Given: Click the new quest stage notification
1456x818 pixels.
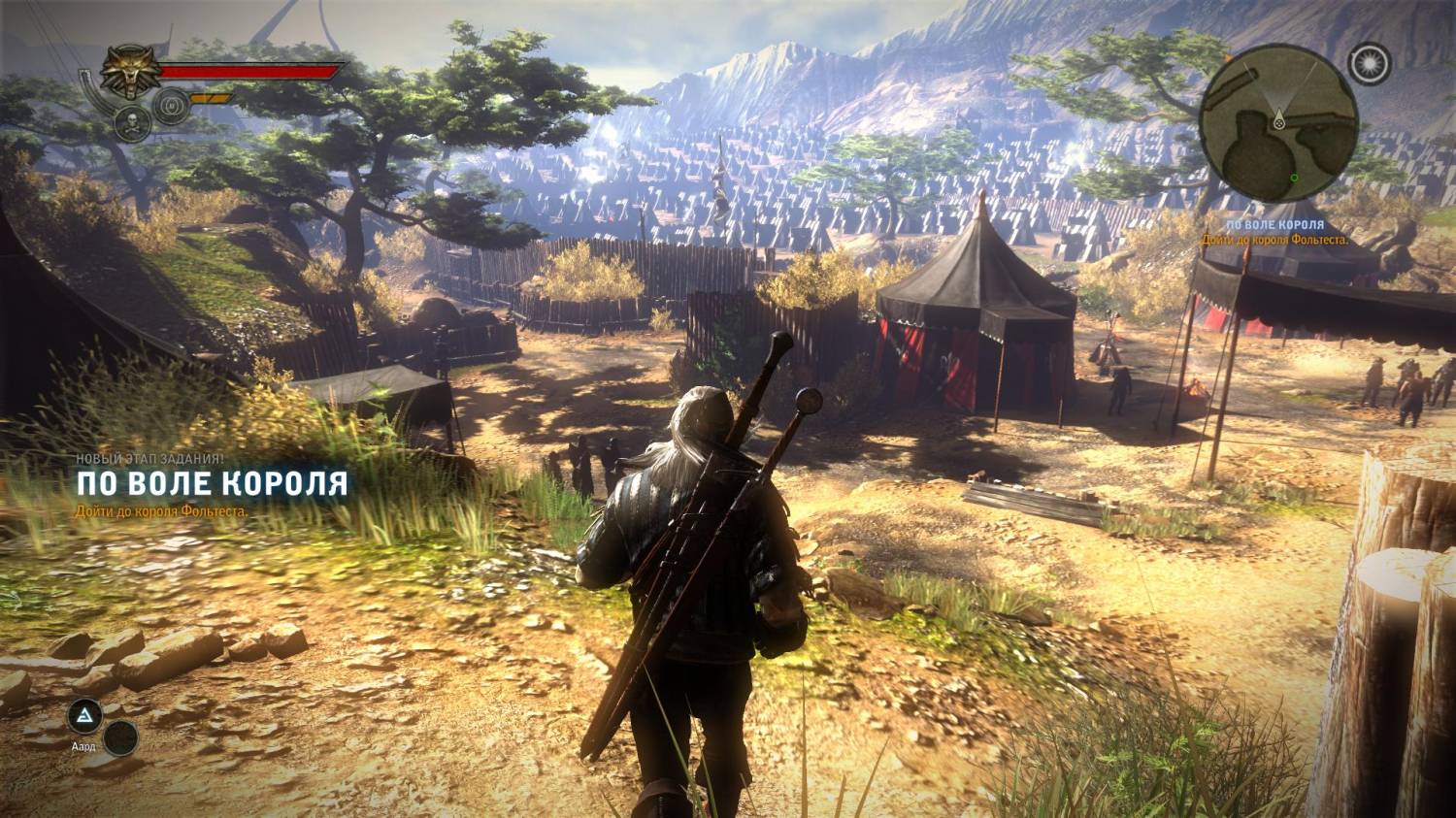Looking at the screenshot, I should point(212,483).
